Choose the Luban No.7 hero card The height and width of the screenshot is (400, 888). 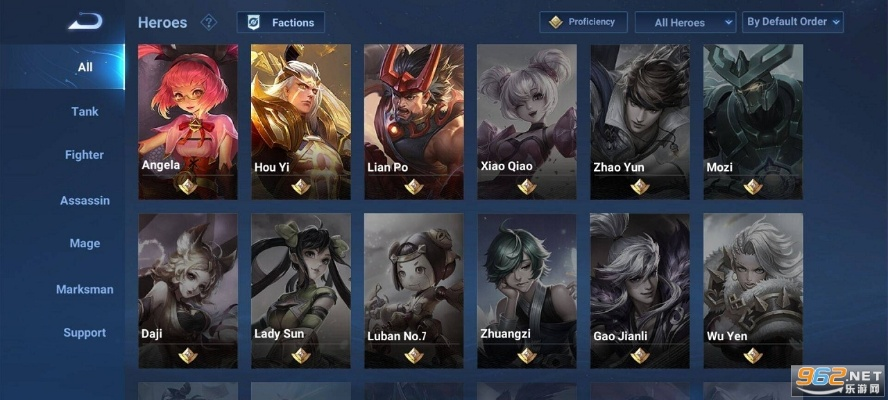click(414, 290)
